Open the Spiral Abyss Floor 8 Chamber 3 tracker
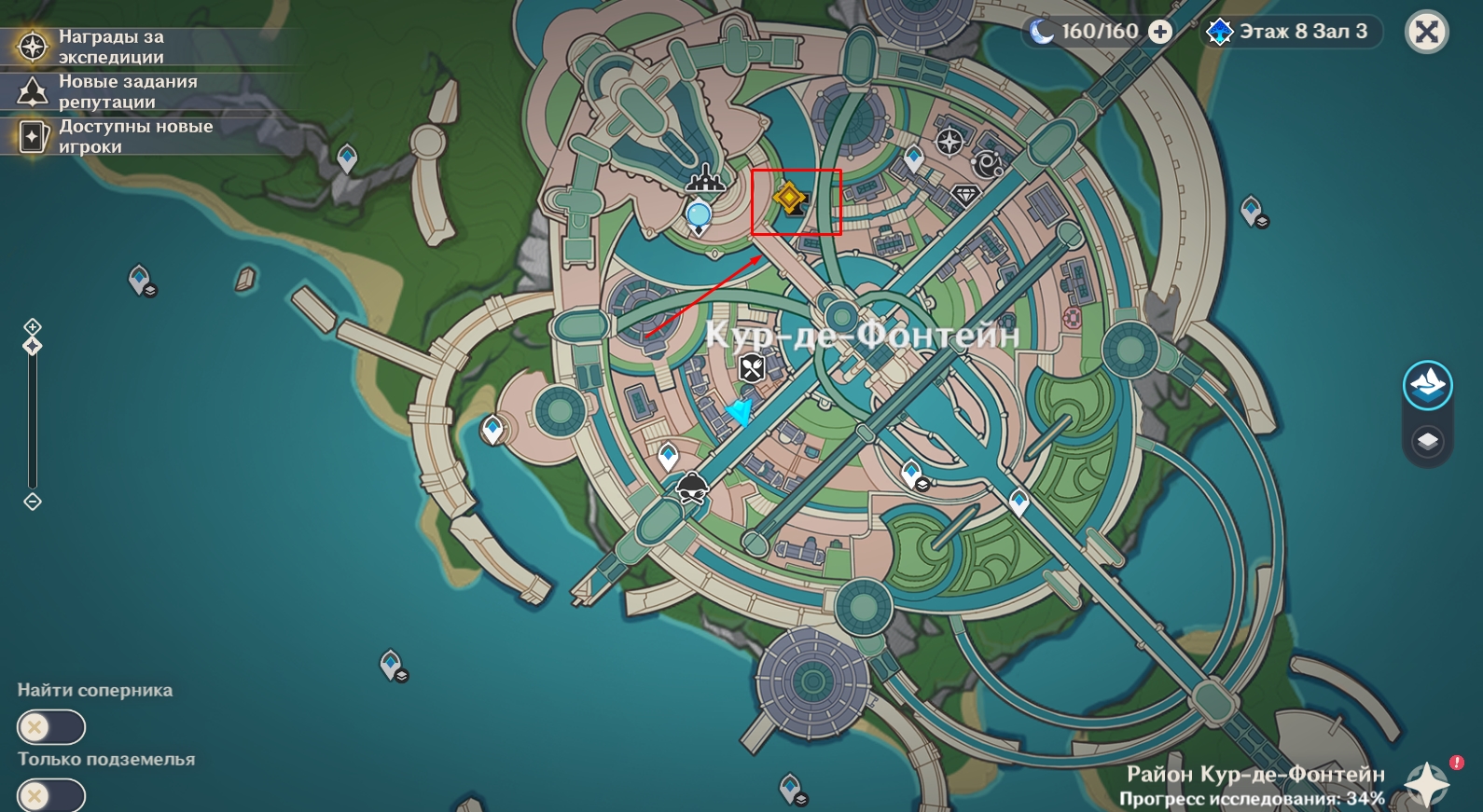Screen dimensions: 1483x812 (x=1292, y=33)
